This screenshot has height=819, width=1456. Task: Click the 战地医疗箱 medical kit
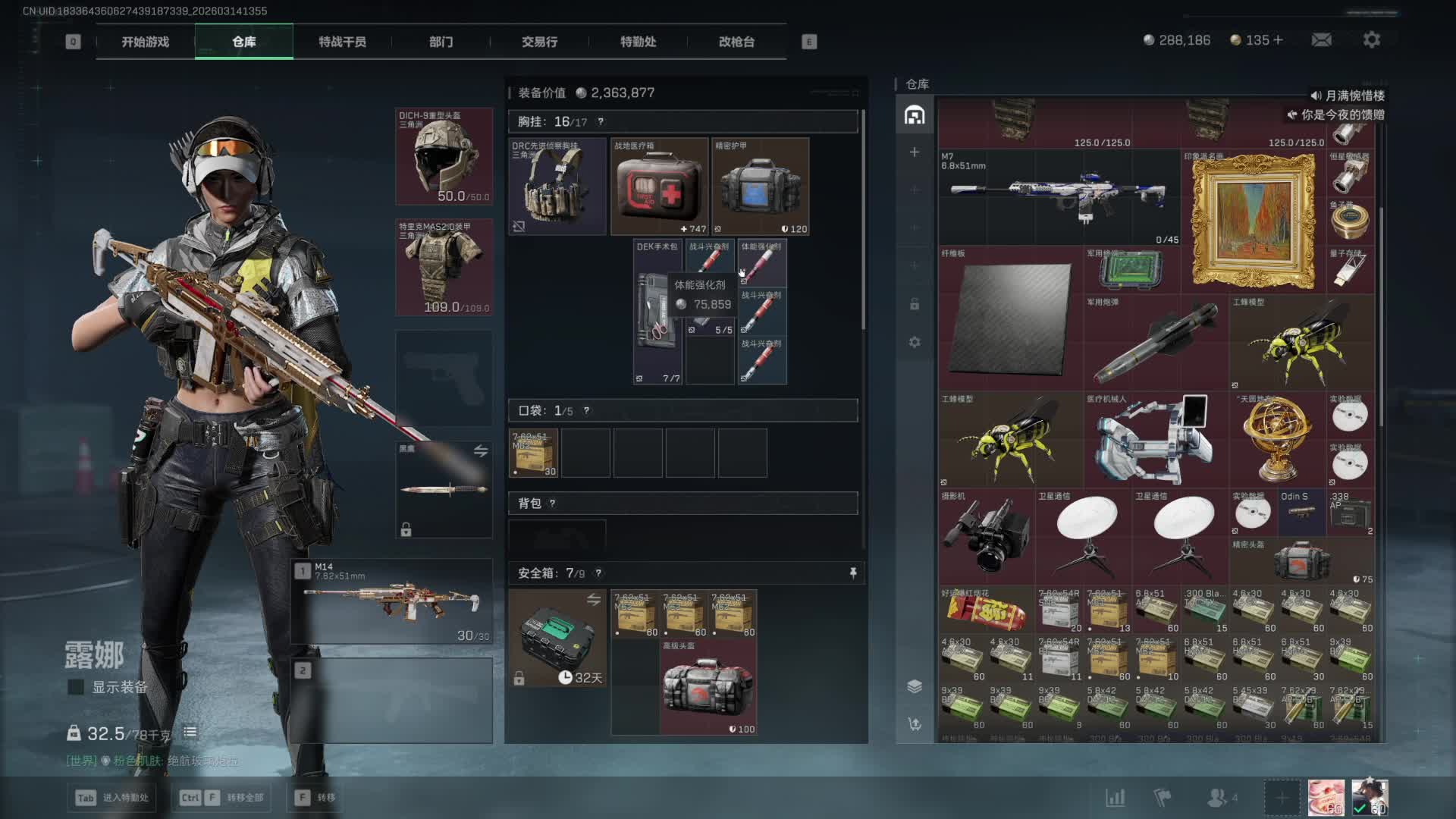click(x=659, y=187)
